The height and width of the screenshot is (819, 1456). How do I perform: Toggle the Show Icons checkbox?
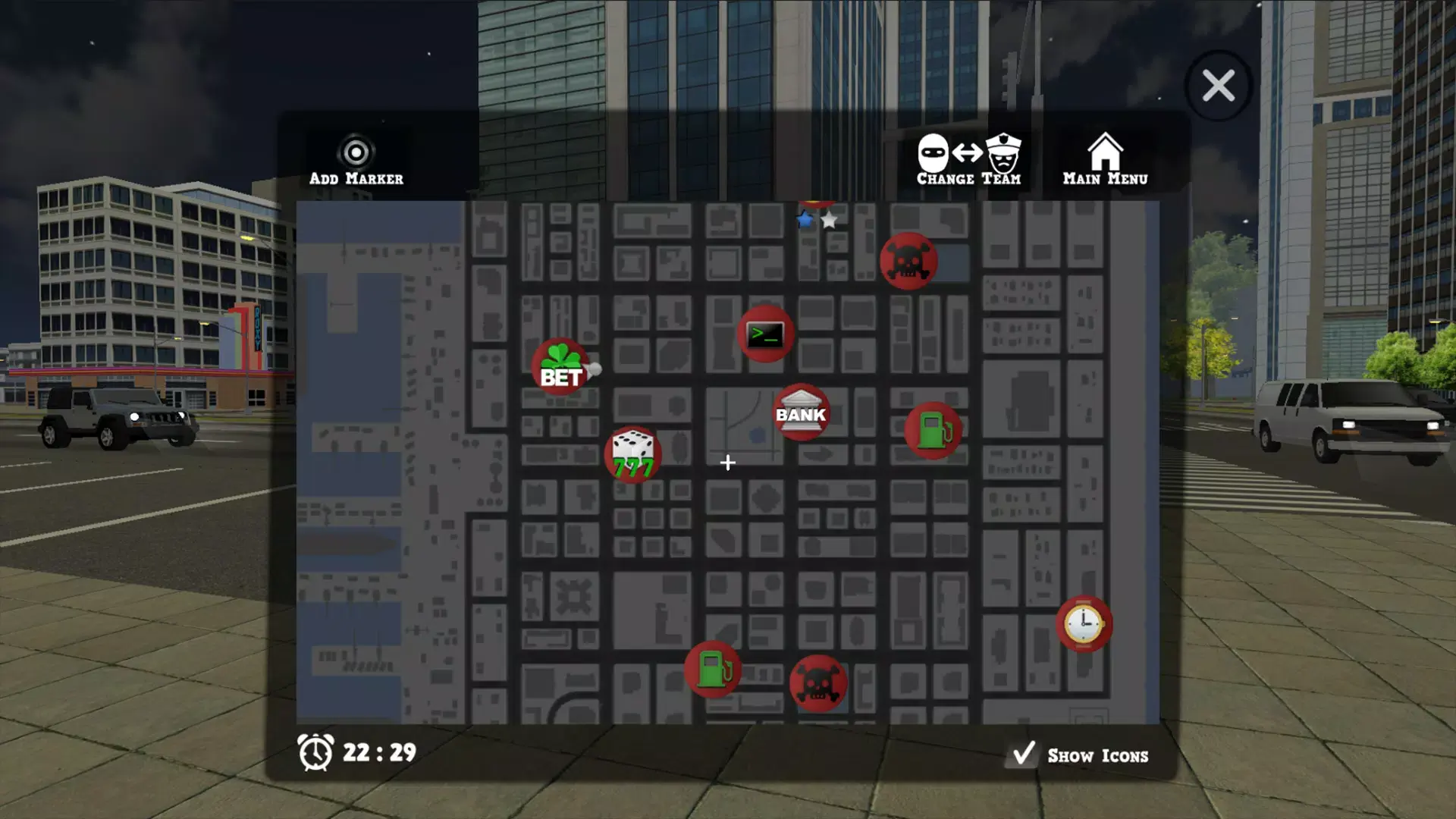point(1023,753)
